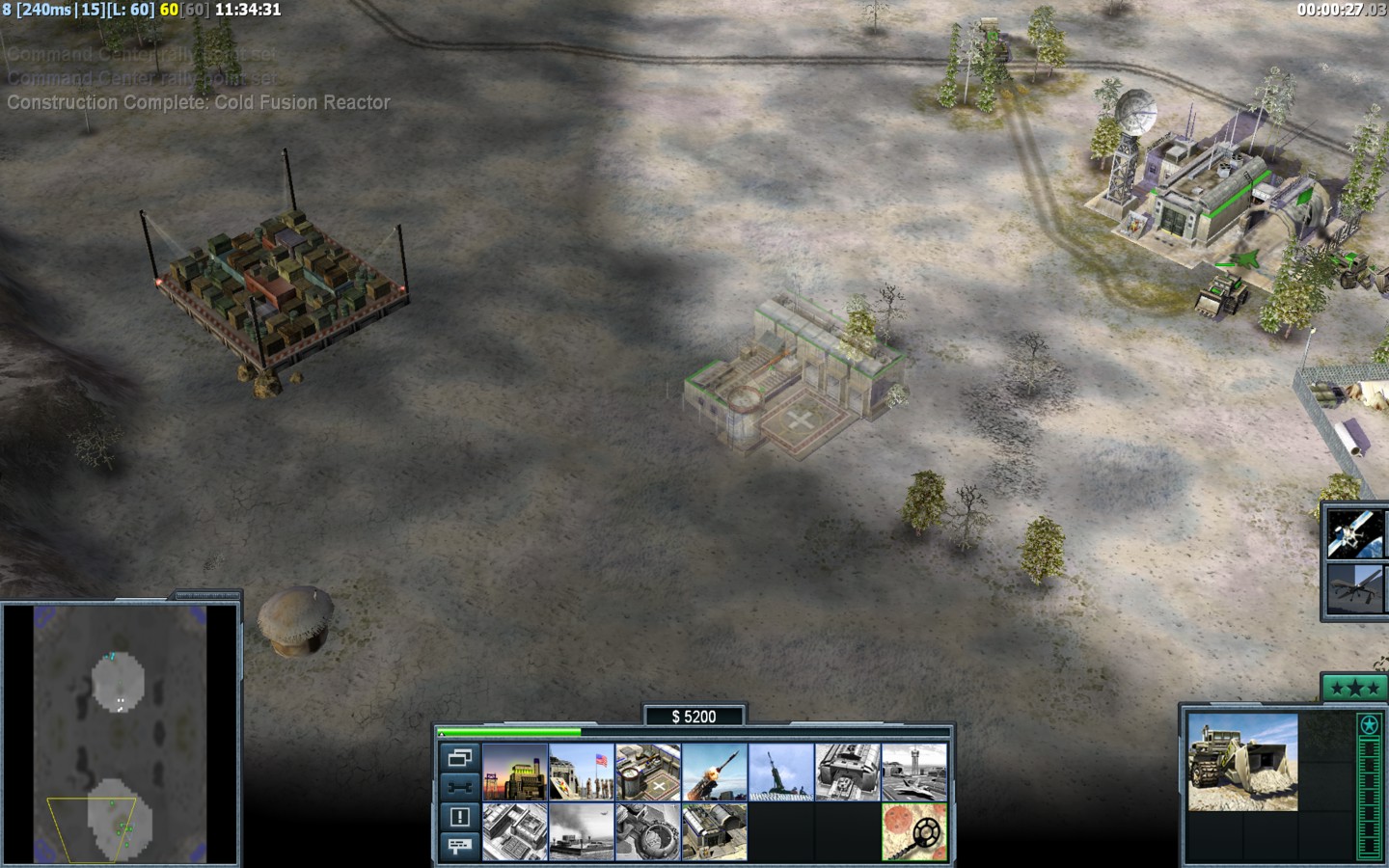Image resolution: width=1389 pixels, height=868 pixels.
Task: Activate the clear mines detector command
Action: click(914, 831)
